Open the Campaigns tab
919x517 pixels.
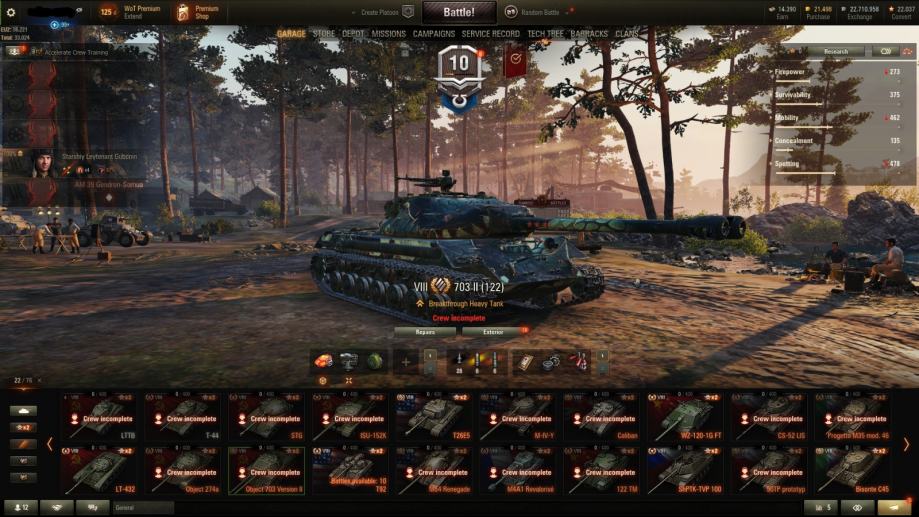434,34
